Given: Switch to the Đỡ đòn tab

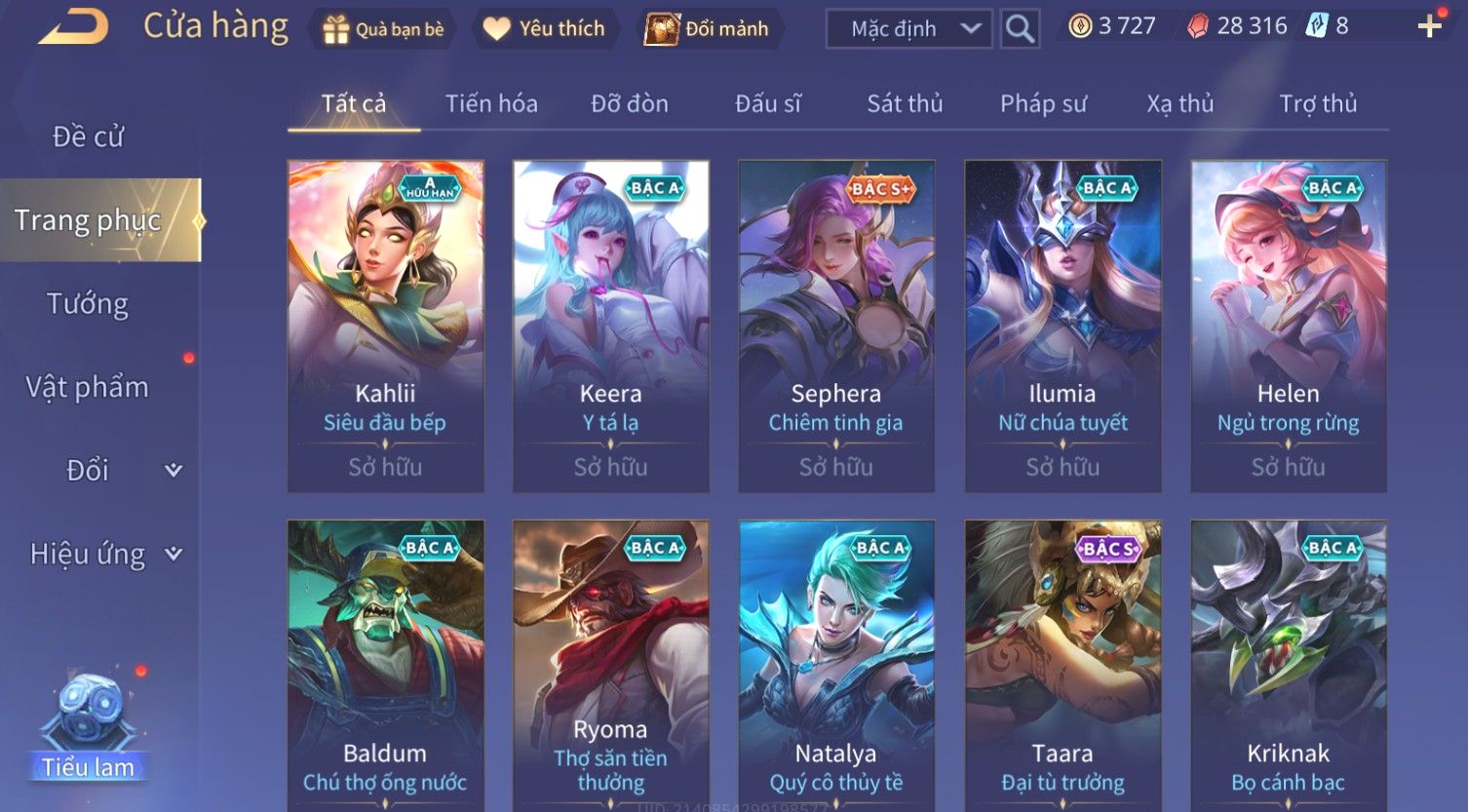Looking at the screenshot, I should 630,103.
